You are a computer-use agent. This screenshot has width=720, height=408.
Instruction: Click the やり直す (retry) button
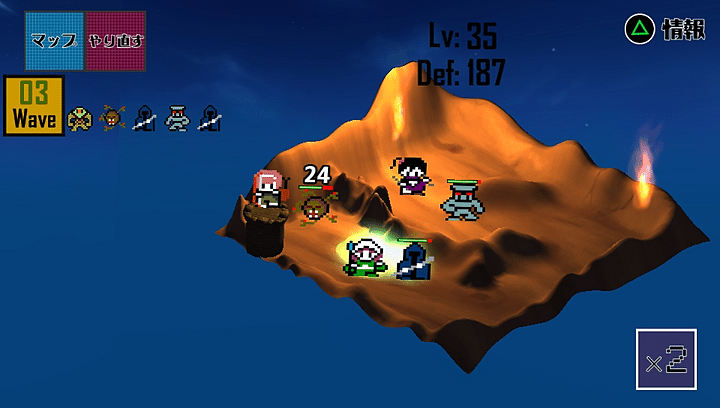coord(115,40)
